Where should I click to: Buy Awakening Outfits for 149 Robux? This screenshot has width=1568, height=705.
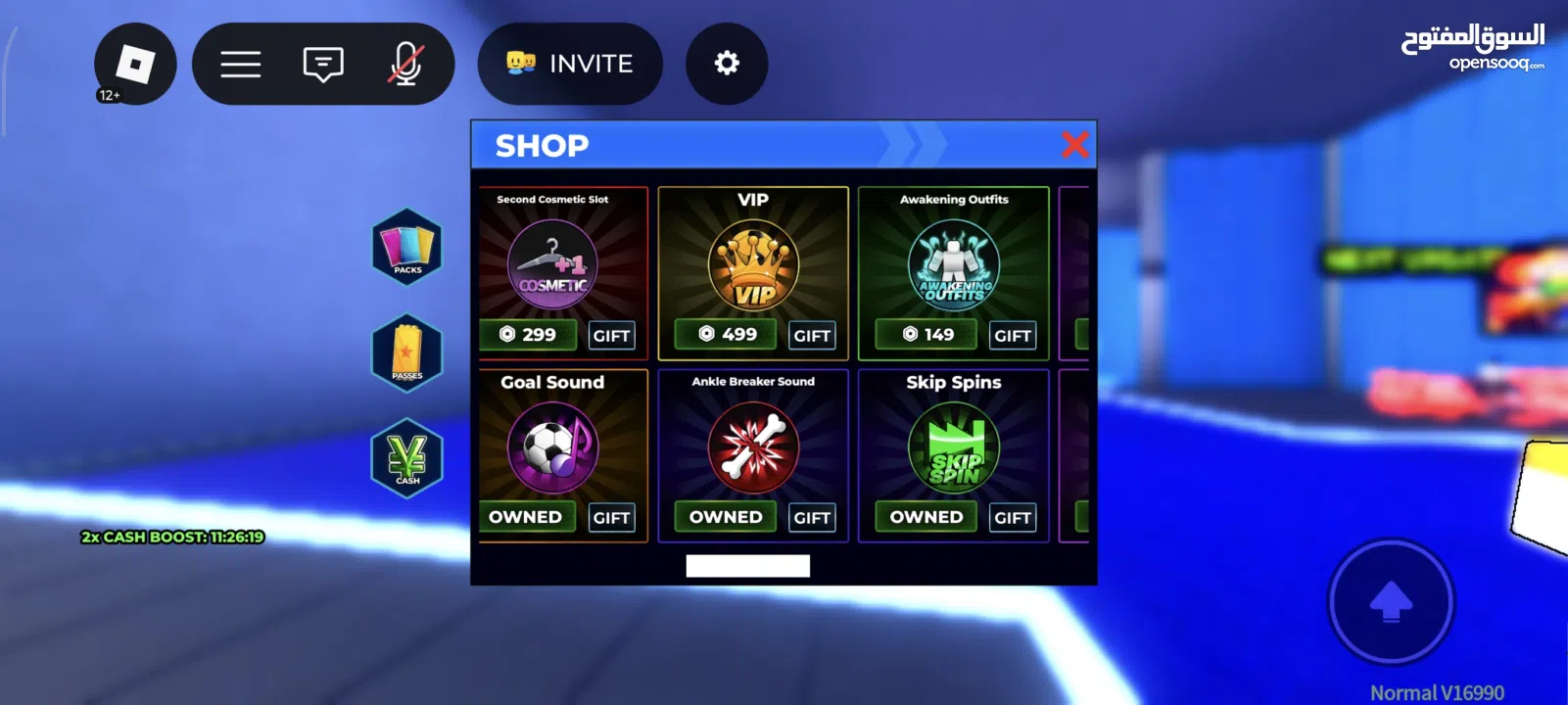tap(927, 335)
